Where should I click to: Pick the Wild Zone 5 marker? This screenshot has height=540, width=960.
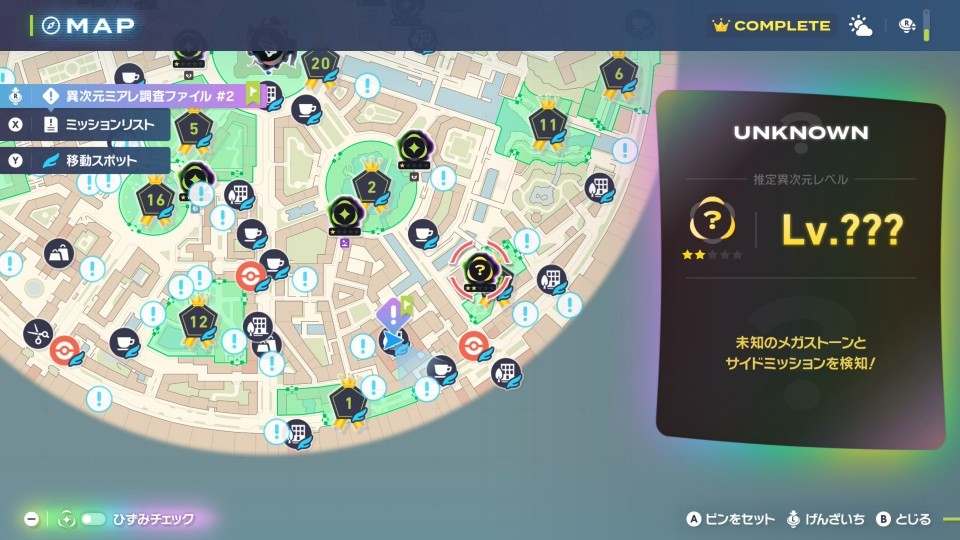coord(193,128)
